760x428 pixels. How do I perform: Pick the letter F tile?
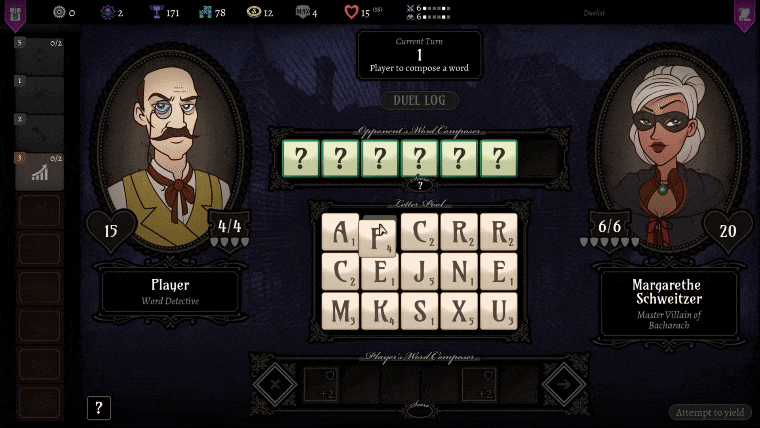click(x=378, y=238)
